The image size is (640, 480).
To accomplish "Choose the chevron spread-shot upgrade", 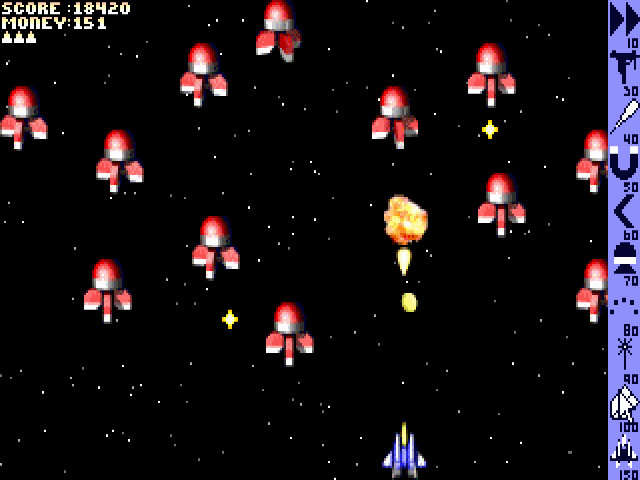I will point(624,210).
